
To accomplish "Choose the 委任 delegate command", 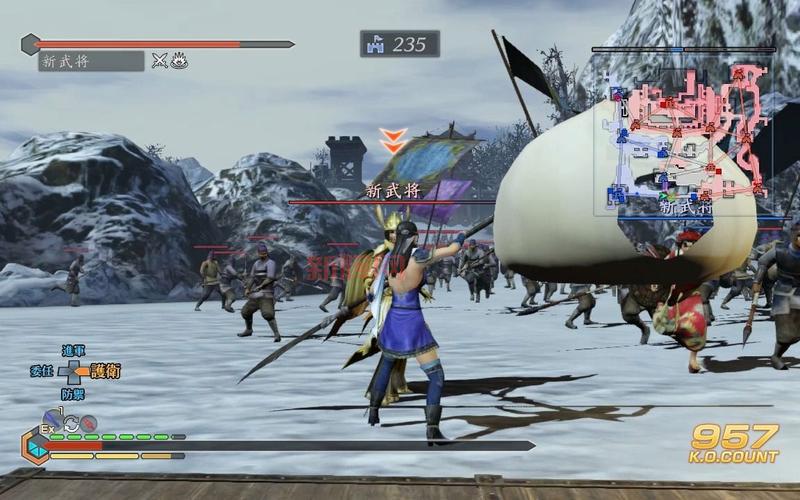I will click(41, 372).
